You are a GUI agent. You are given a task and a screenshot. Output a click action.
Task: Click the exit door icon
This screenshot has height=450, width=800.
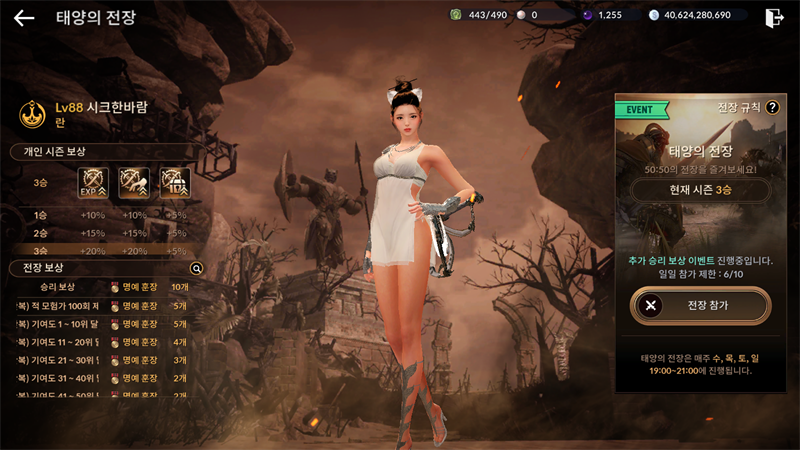pos(773,17)
